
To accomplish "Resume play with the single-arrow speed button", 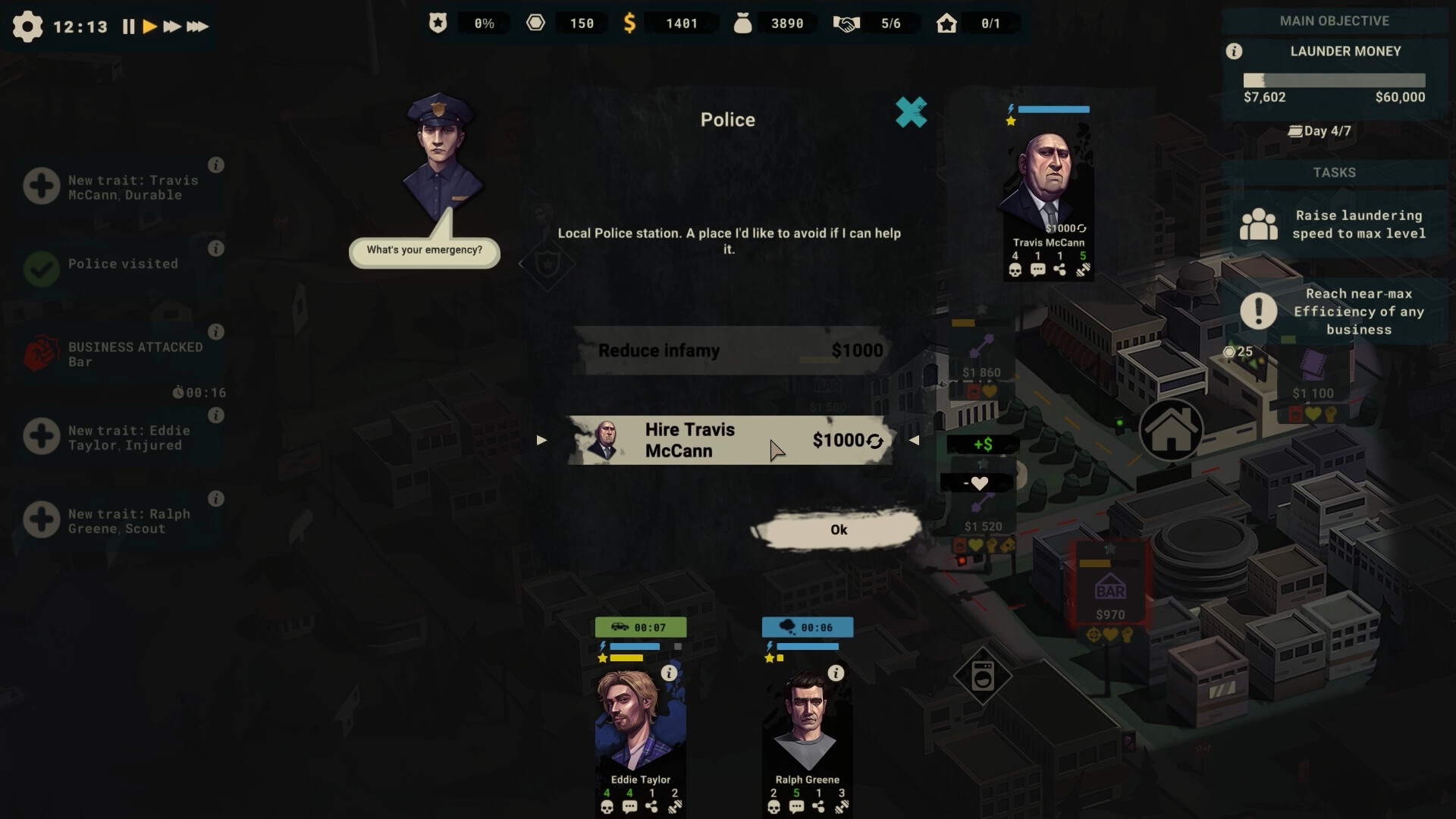I will coord(150,27).
